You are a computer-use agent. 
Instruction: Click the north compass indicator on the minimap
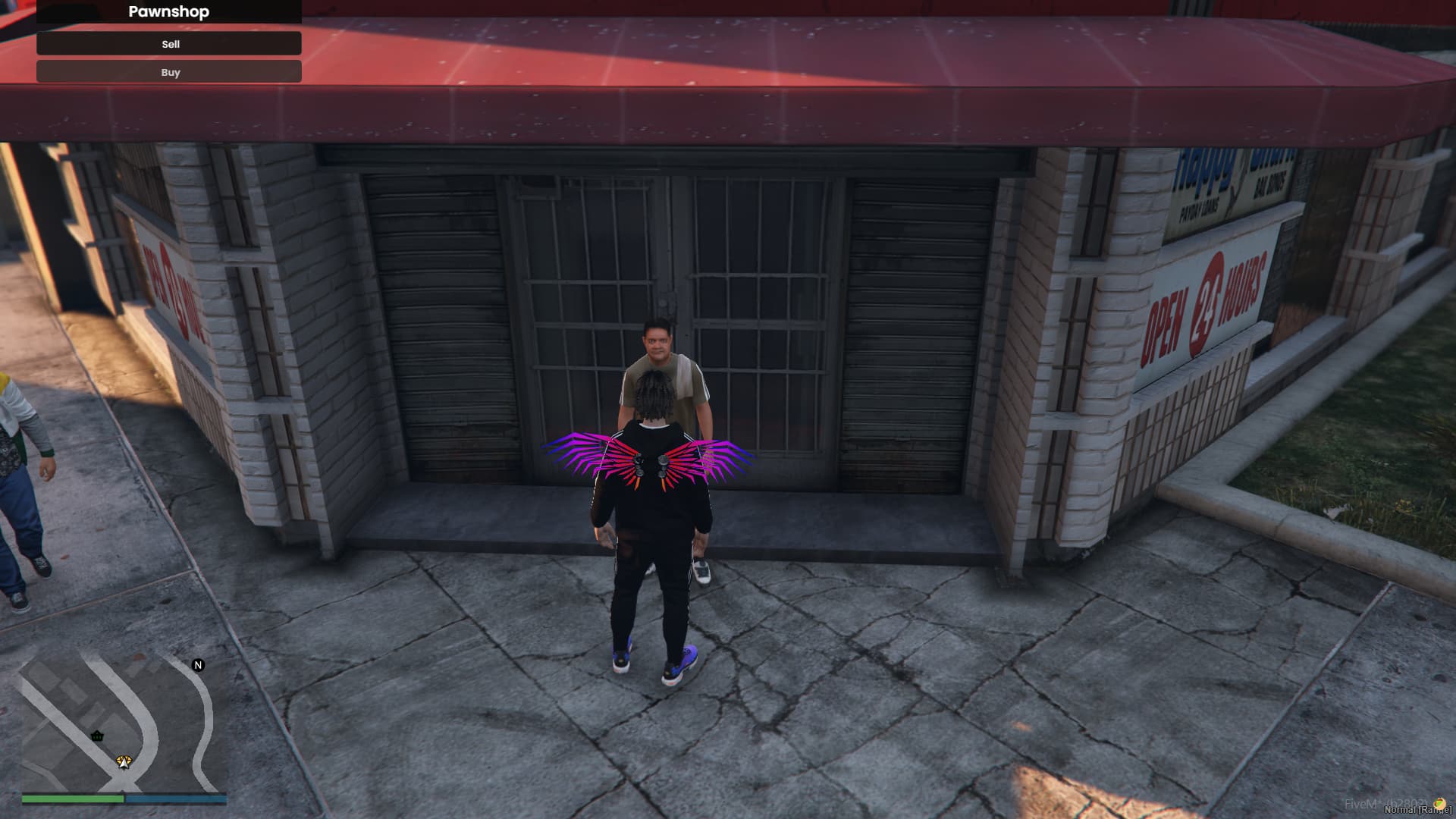198,665
